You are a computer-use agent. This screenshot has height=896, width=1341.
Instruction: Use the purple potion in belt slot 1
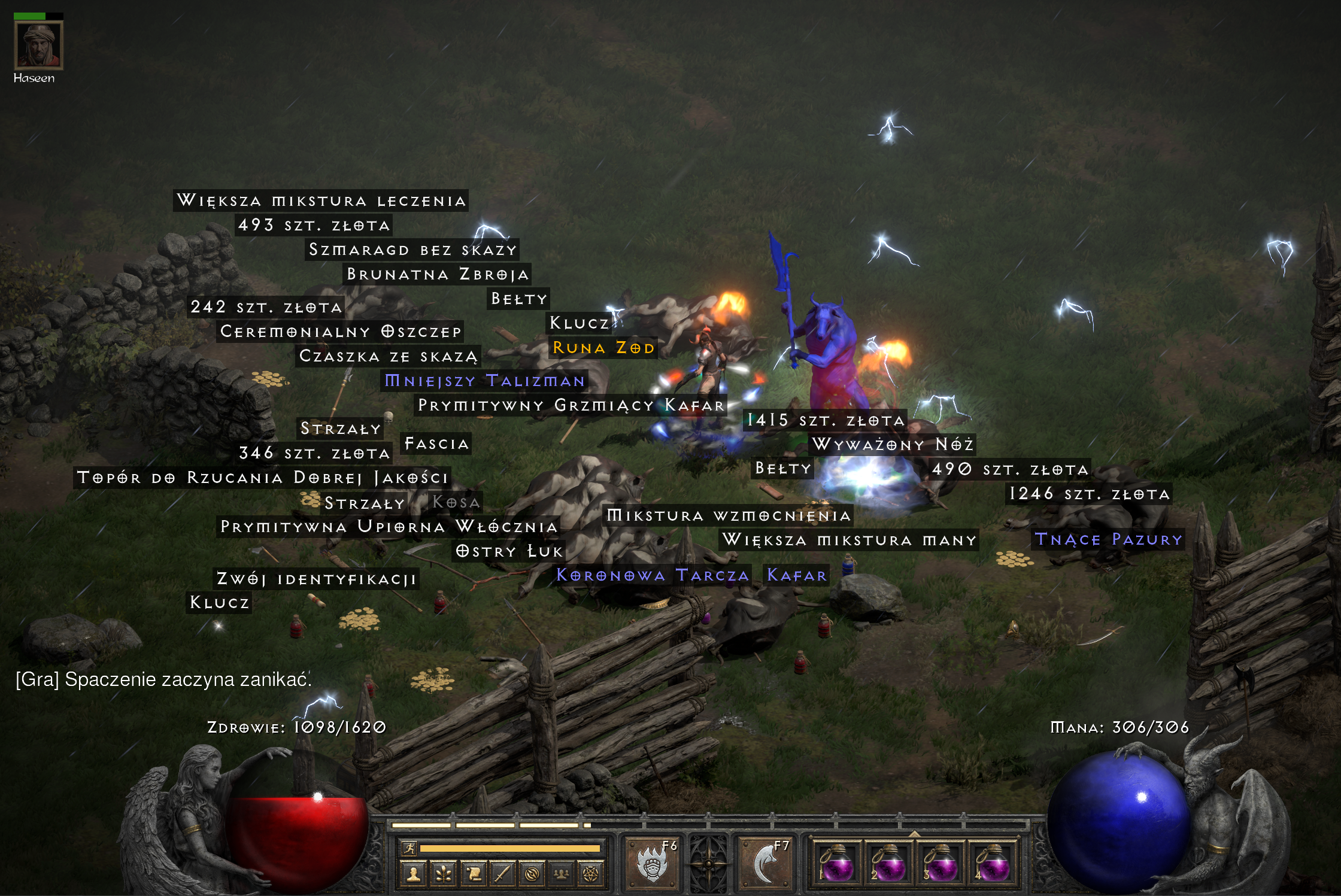pyautogui.click(x=836, y=864)
